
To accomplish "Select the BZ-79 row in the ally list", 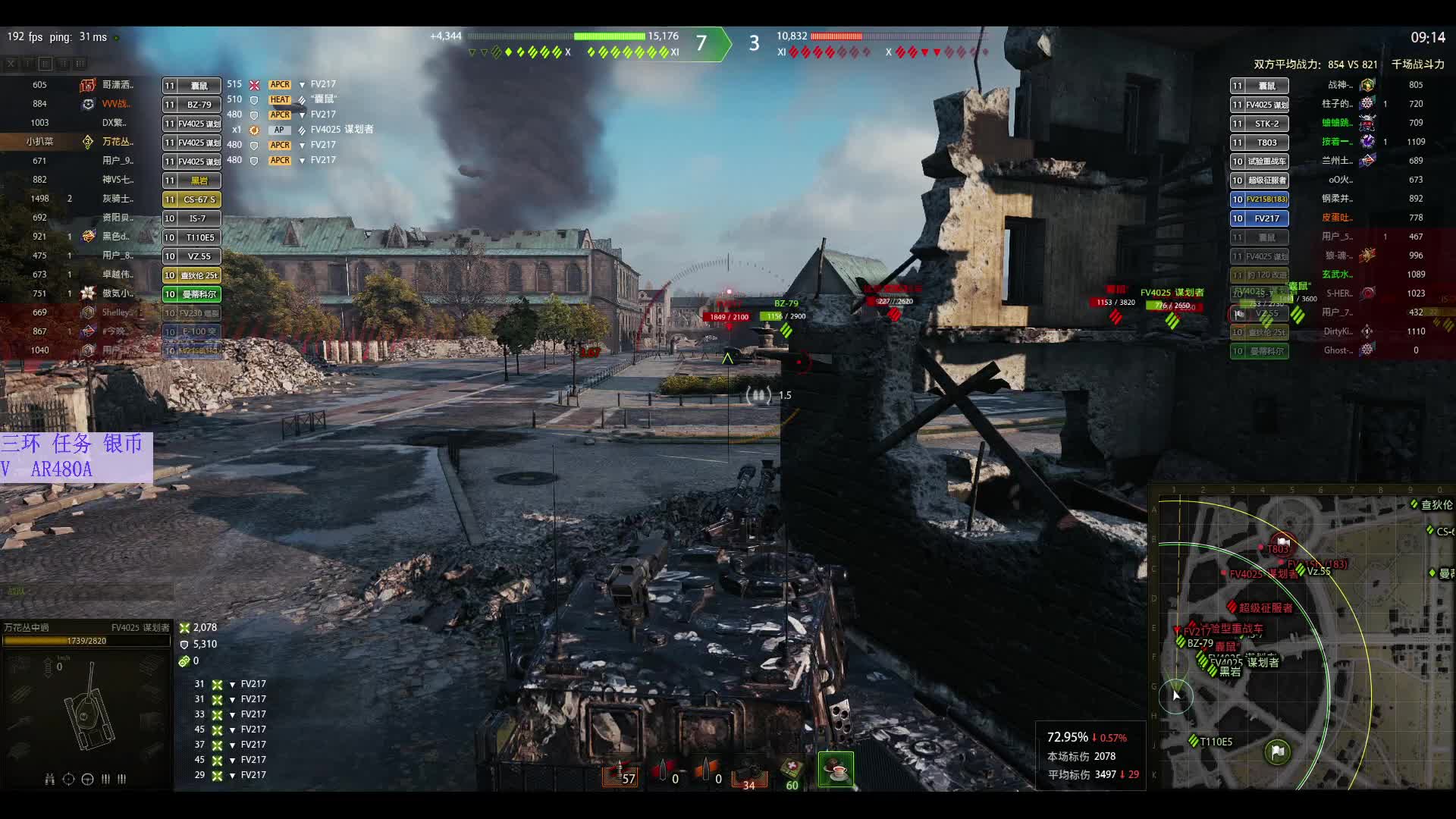I will 192,105.
